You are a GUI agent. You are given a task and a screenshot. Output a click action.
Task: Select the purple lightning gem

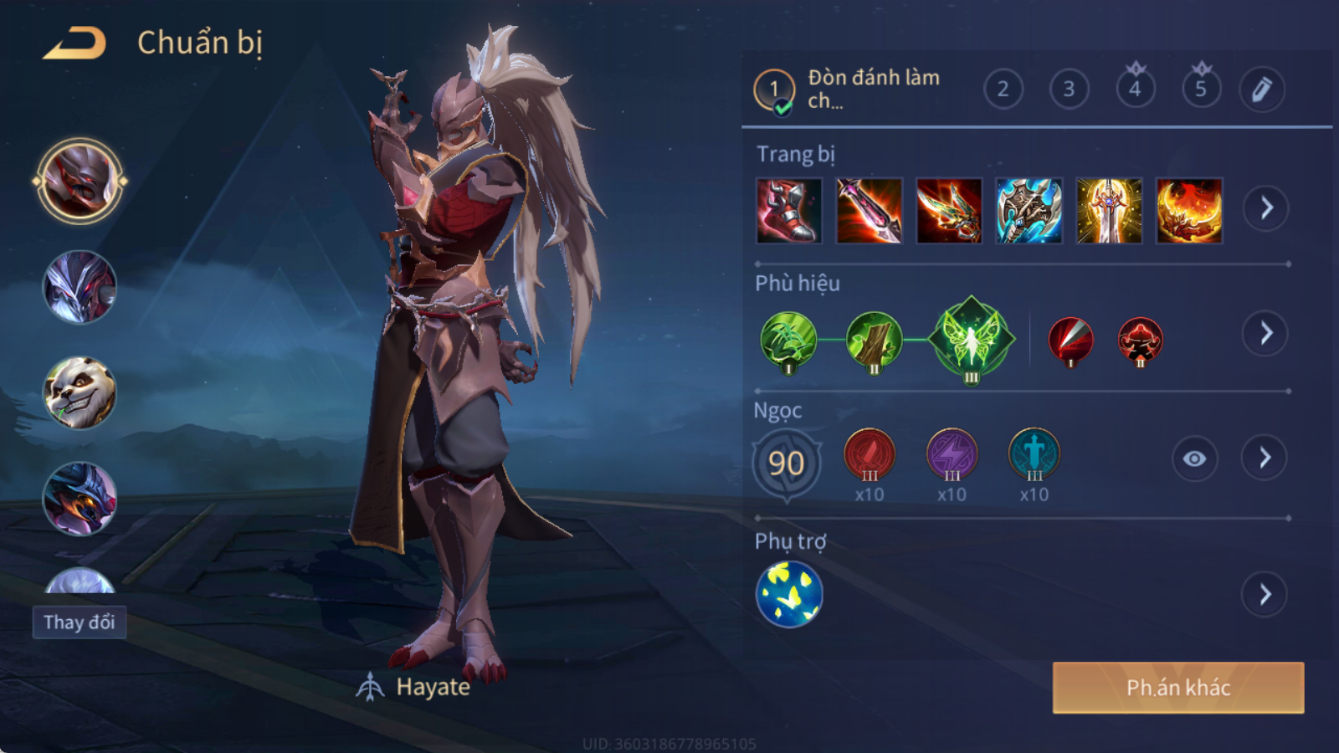[951, 455]
